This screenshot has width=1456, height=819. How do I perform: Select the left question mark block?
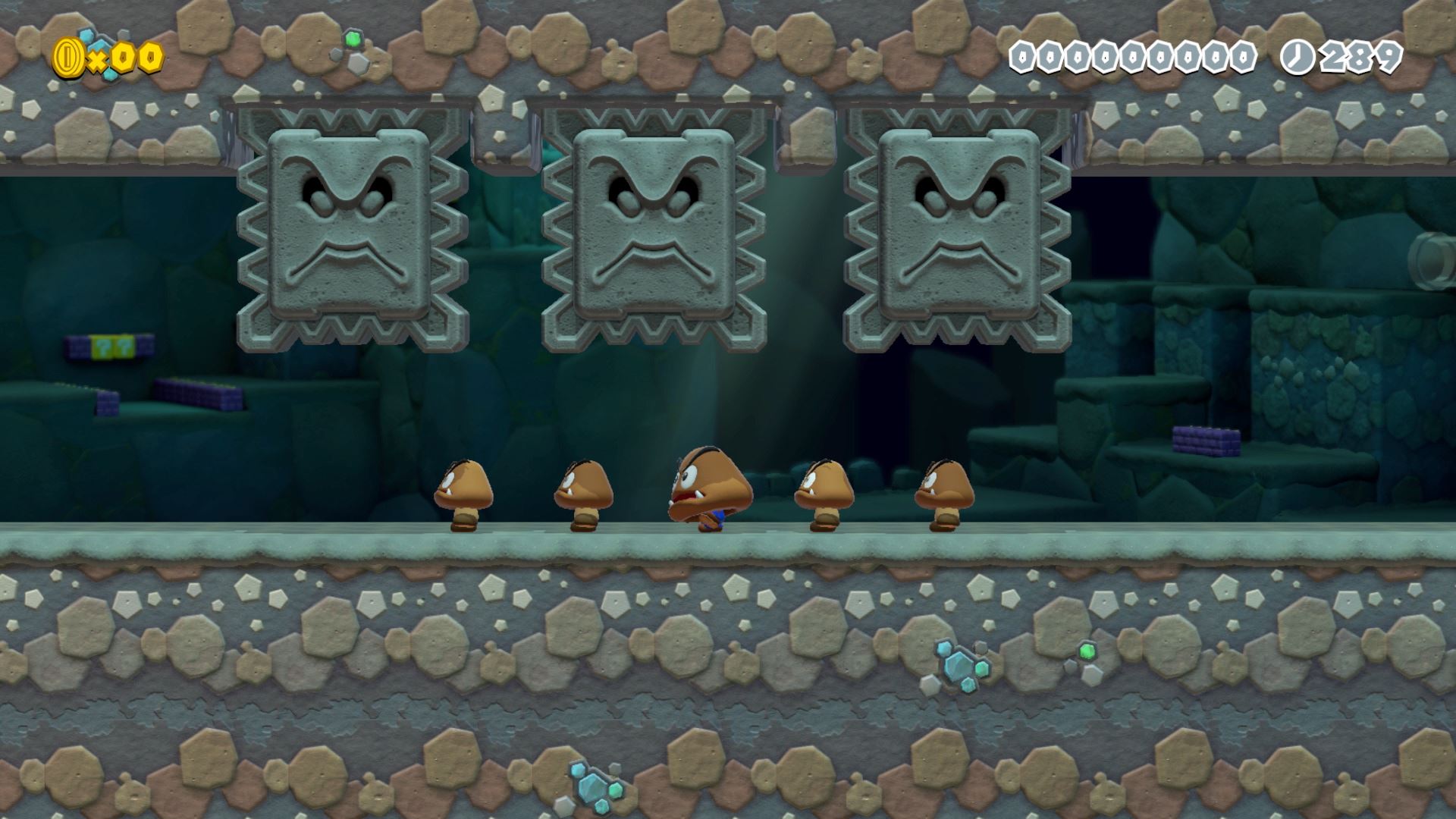[x=102, y=347]
